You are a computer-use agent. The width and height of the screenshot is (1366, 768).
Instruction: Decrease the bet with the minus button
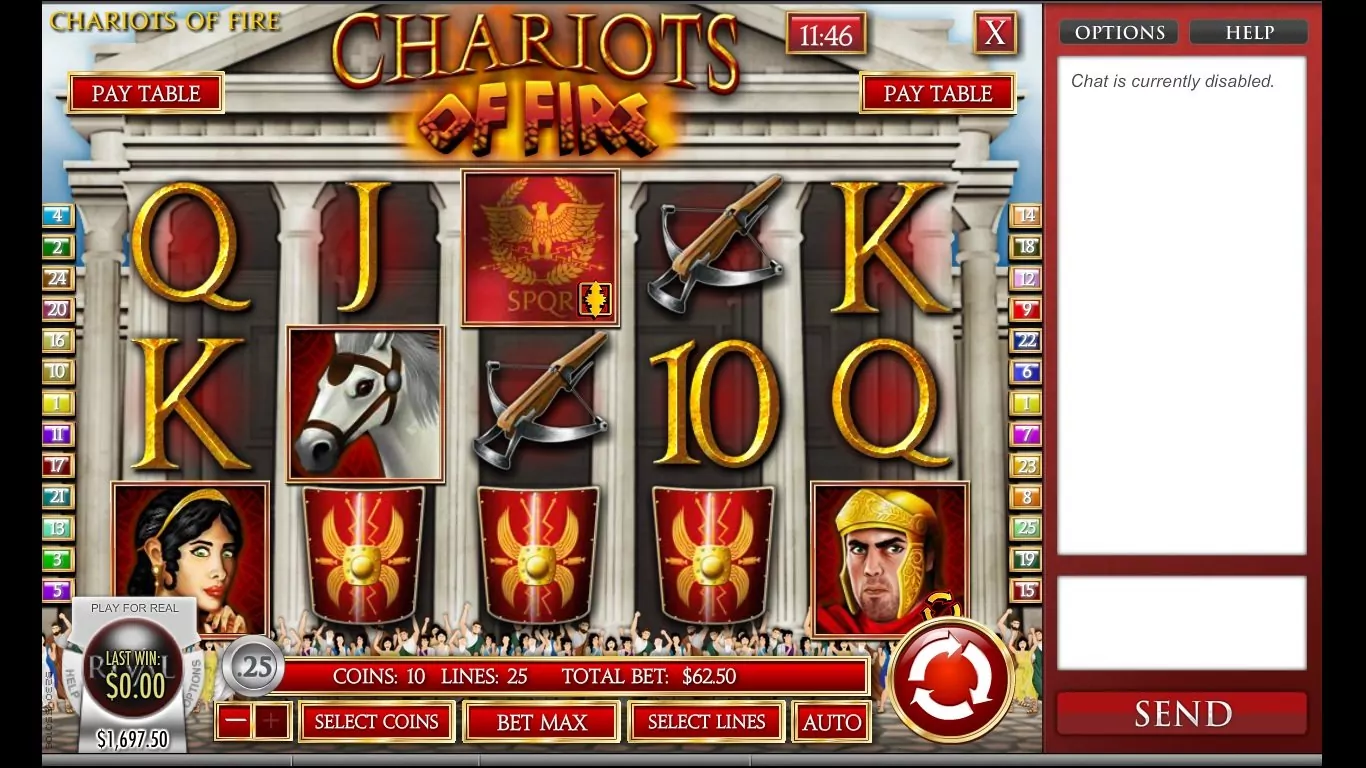(235, 721)
